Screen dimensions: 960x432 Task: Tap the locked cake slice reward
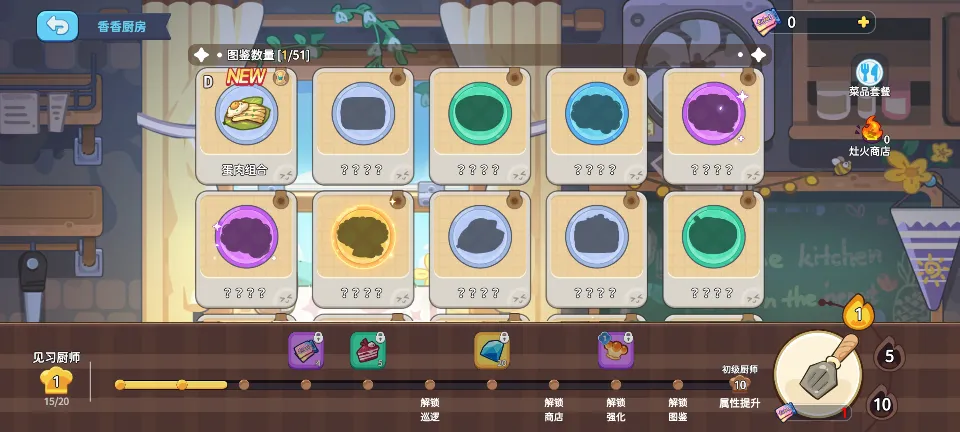[367, 350]
